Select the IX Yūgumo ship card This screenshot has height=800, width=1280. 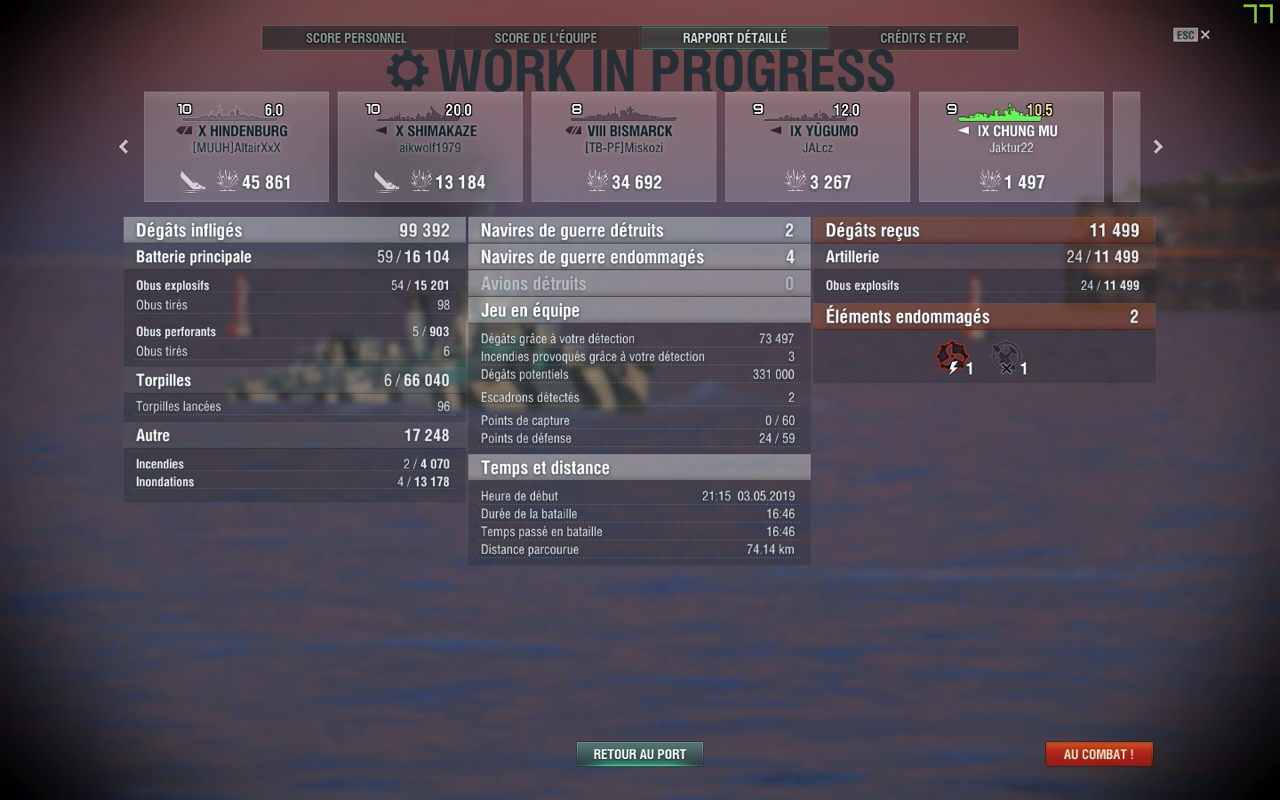tap(817, 147)
